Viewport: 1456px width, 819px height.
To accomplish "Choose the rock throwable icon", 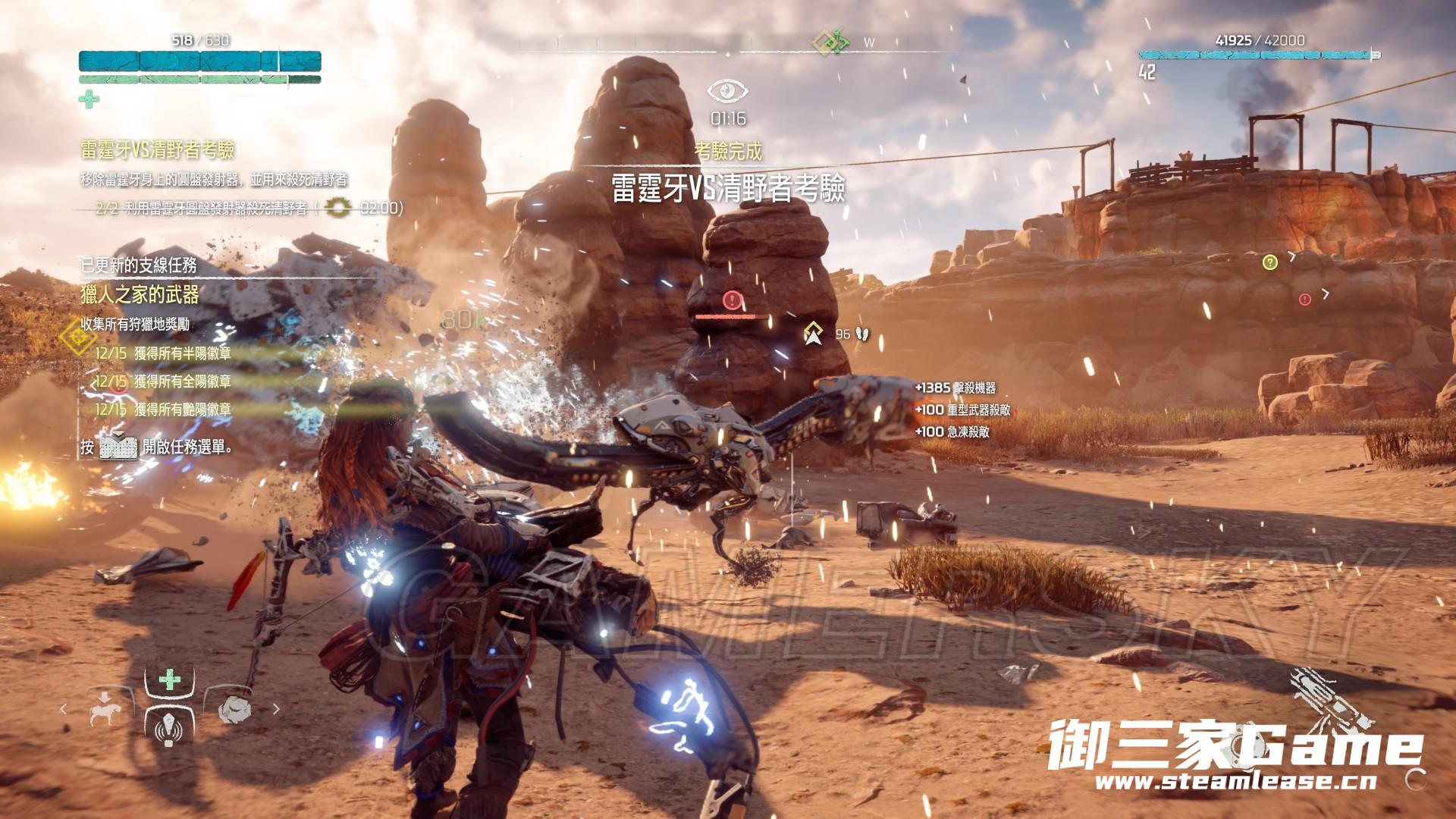I will tap(234, 709).
